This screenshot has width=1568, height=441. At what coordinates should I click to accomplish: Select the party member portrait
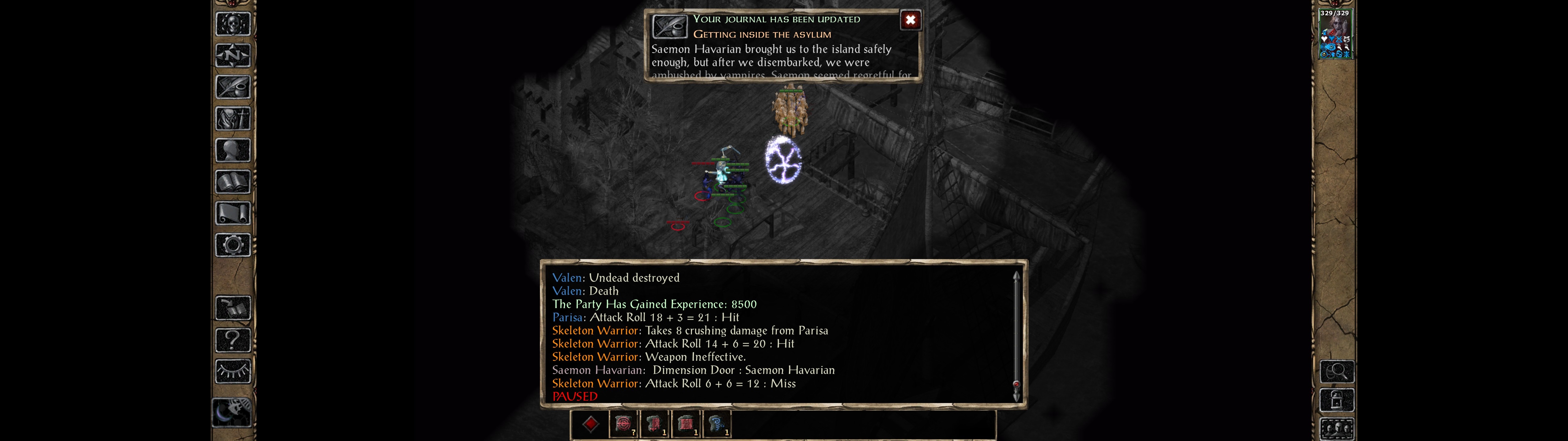pyautogui.click(x=1335, y=34)
